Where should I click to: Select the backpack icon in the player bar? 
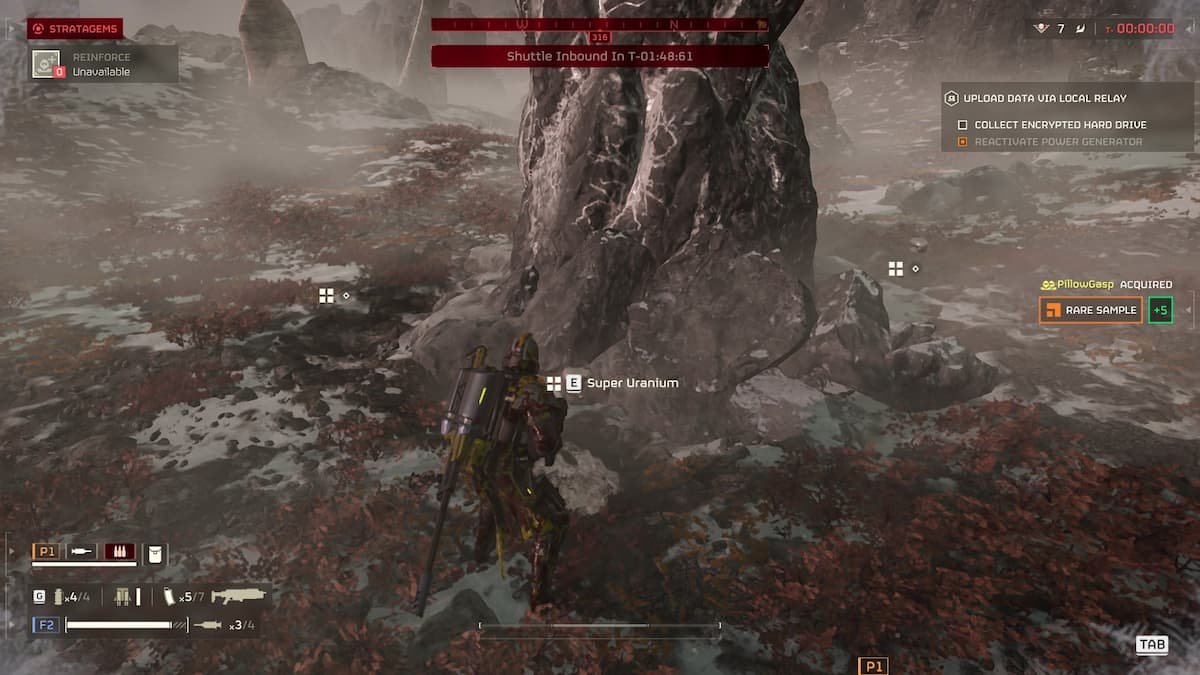tap(155, 553)
